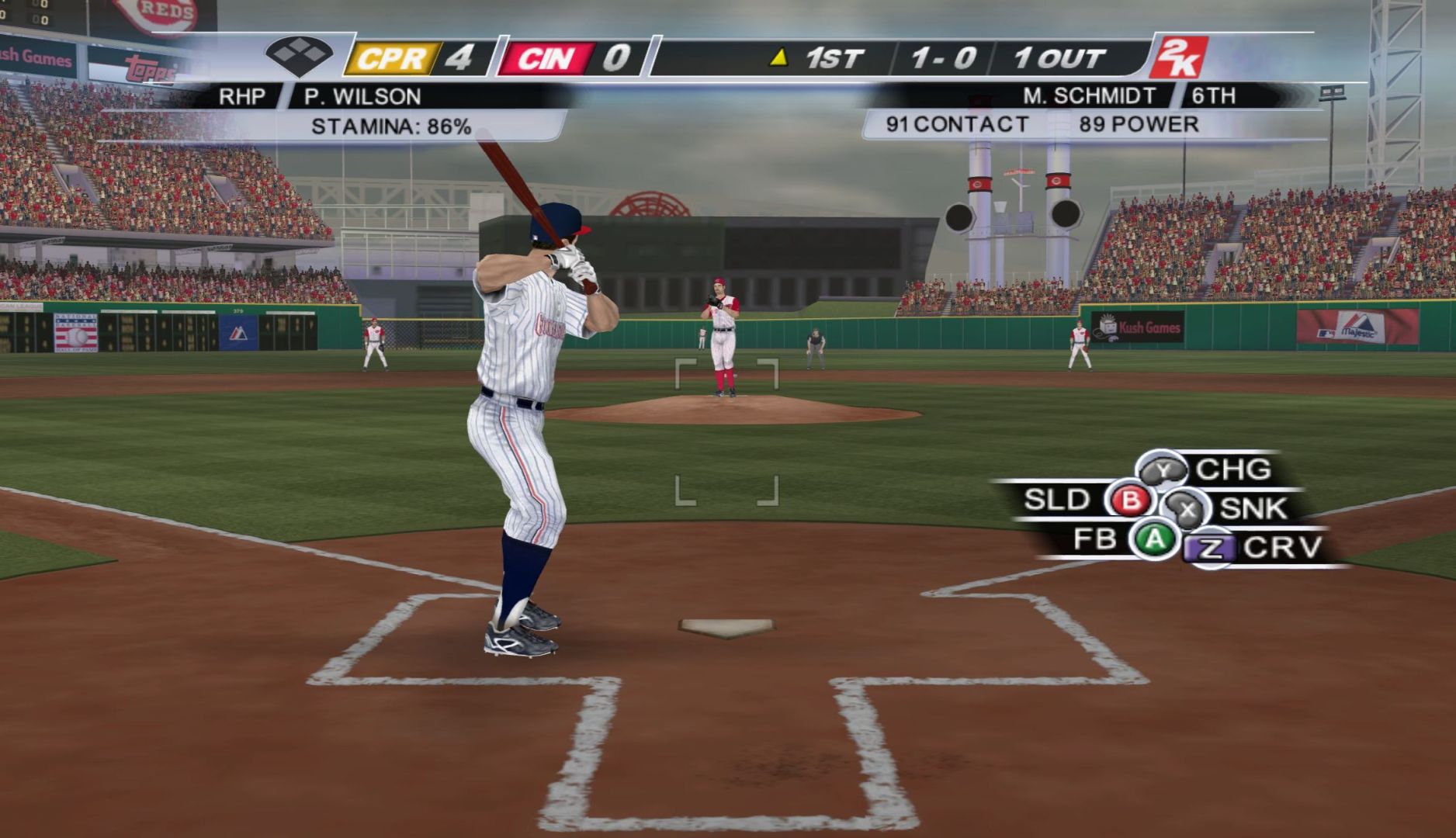Select the CHG changeup pitch
This screenshot has width=1456, height=838.
1163,470
